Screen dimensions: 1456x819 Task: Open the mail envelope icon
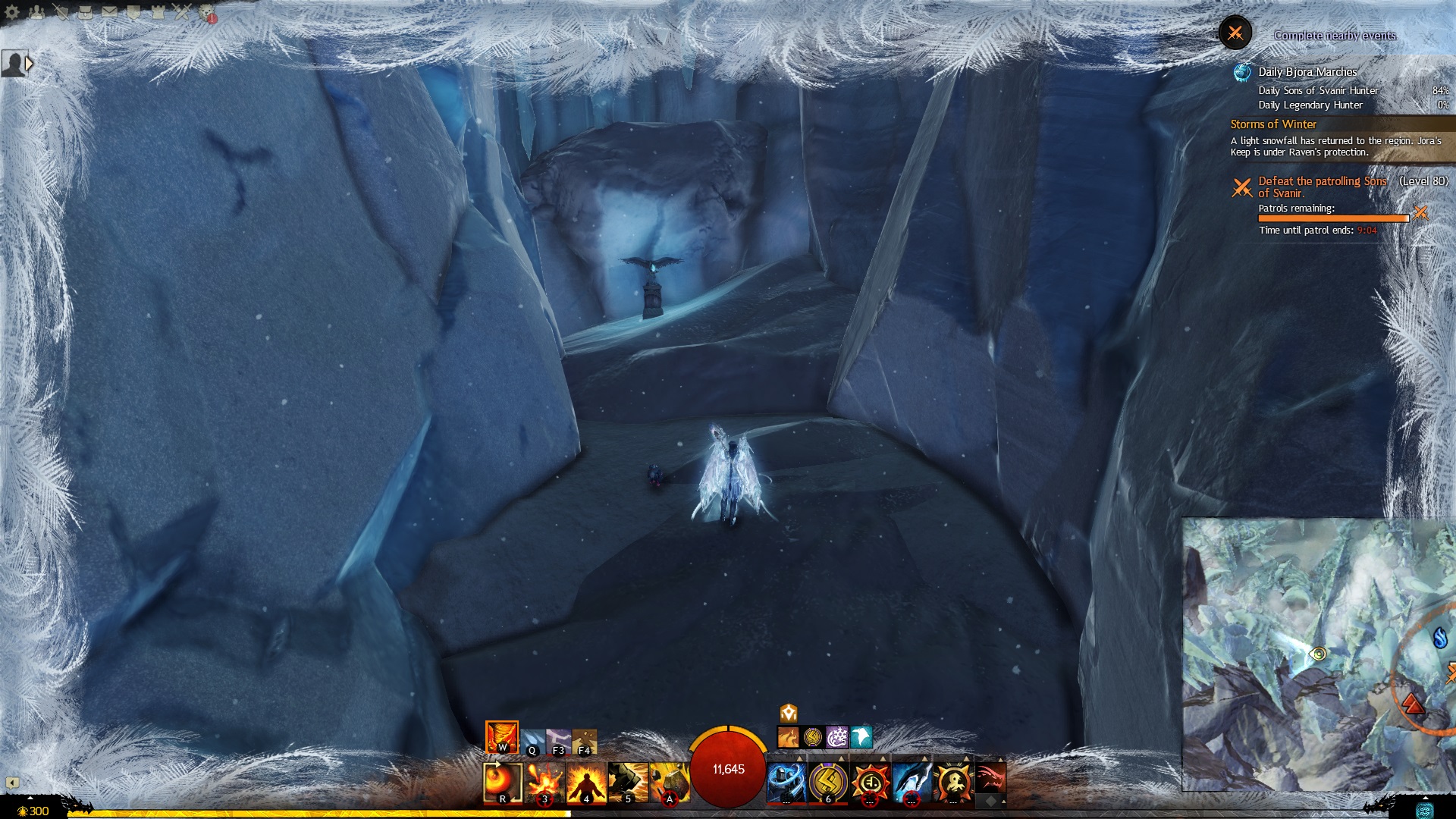[x=109, y=11]
